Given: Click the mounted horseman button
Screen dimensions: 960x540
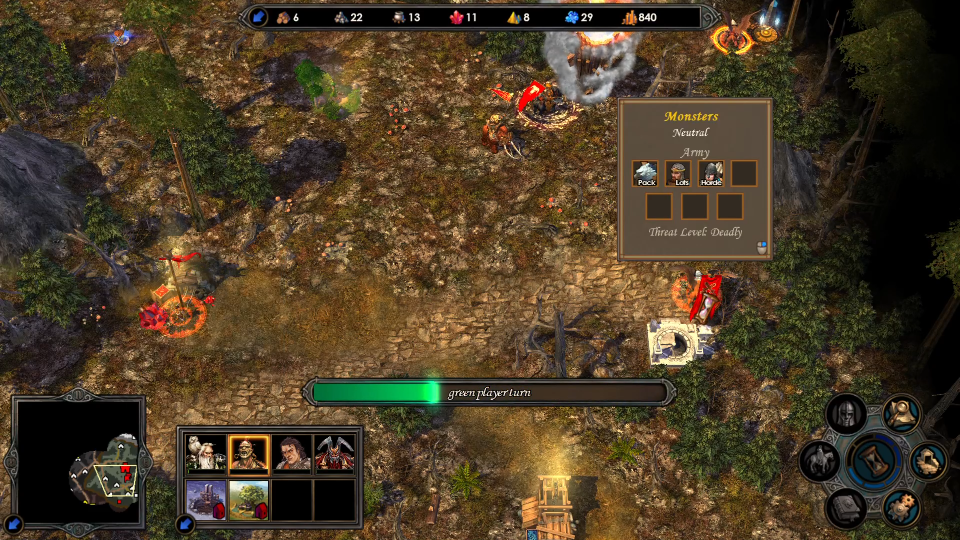Looking at the screenshot, I should (820, 461).
